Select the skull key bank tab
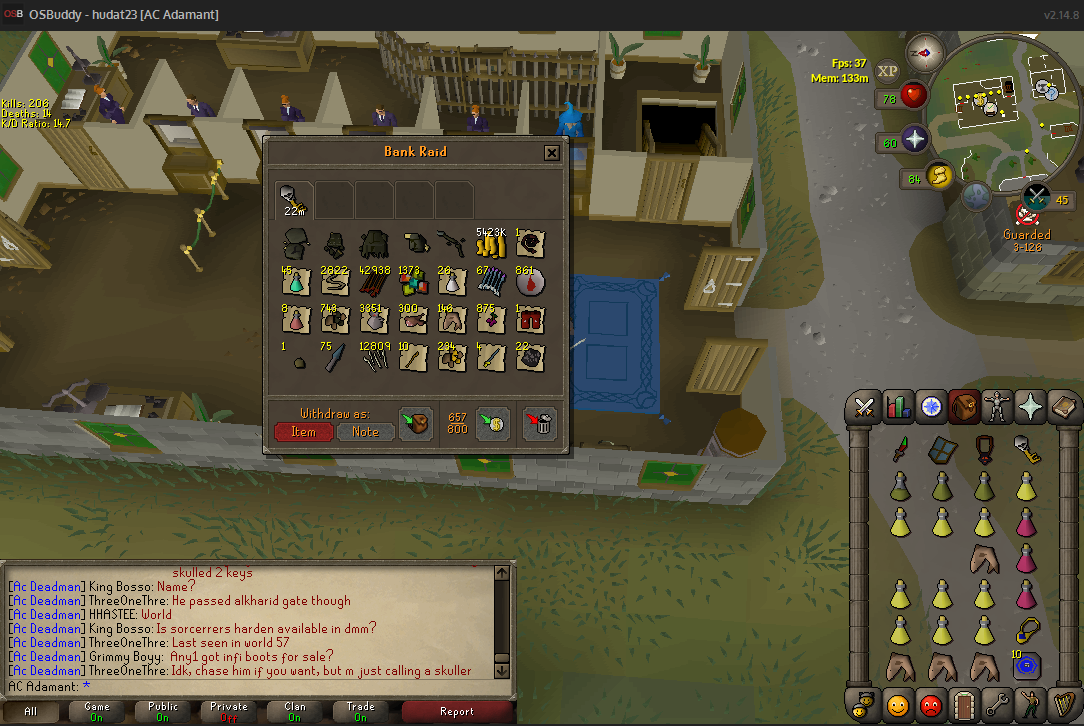The height and width of the screenshot is (726, 1084). click(x=294, y=199)
